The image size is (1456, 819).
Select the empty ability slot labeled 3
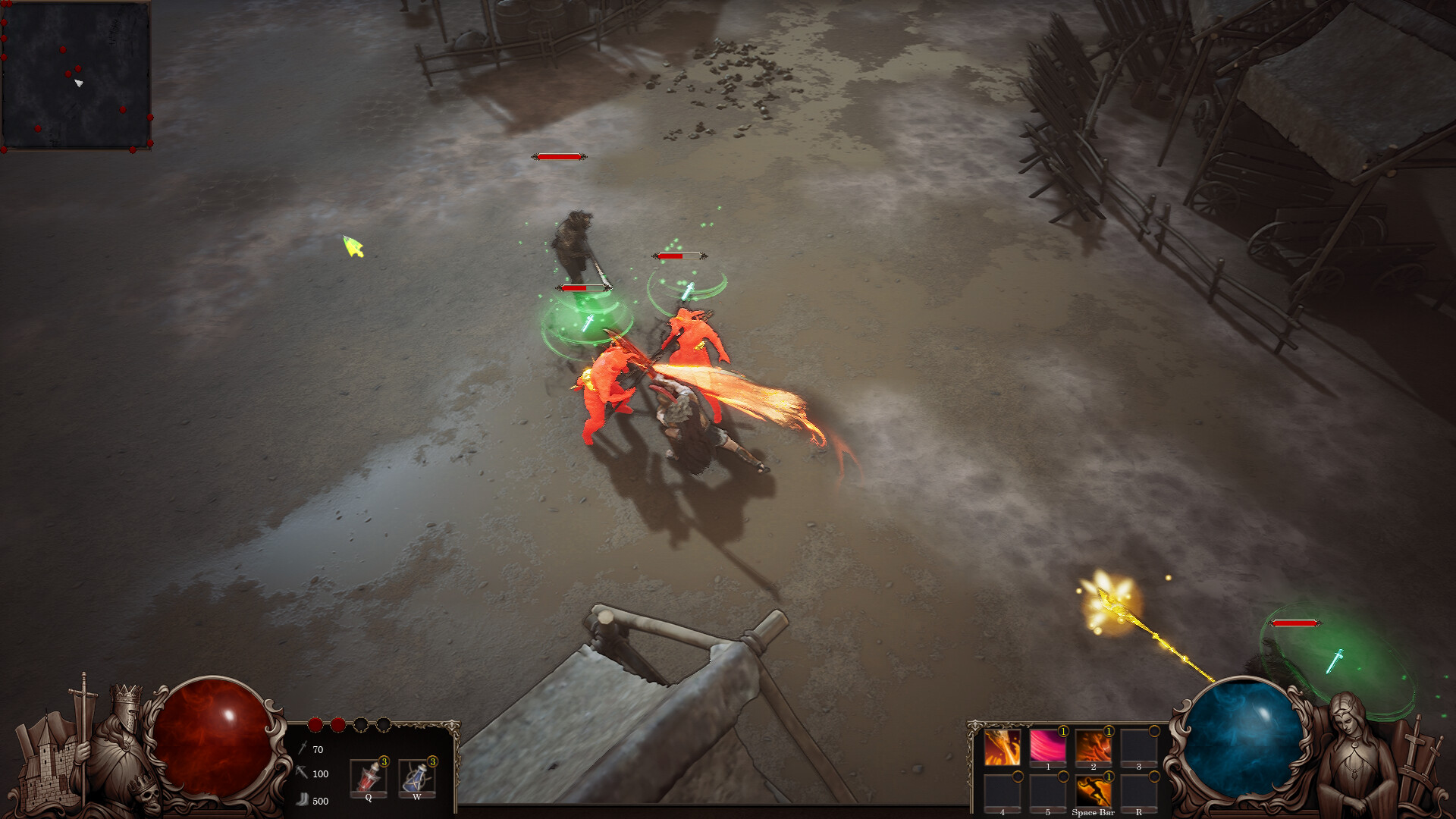point(1140,745)
